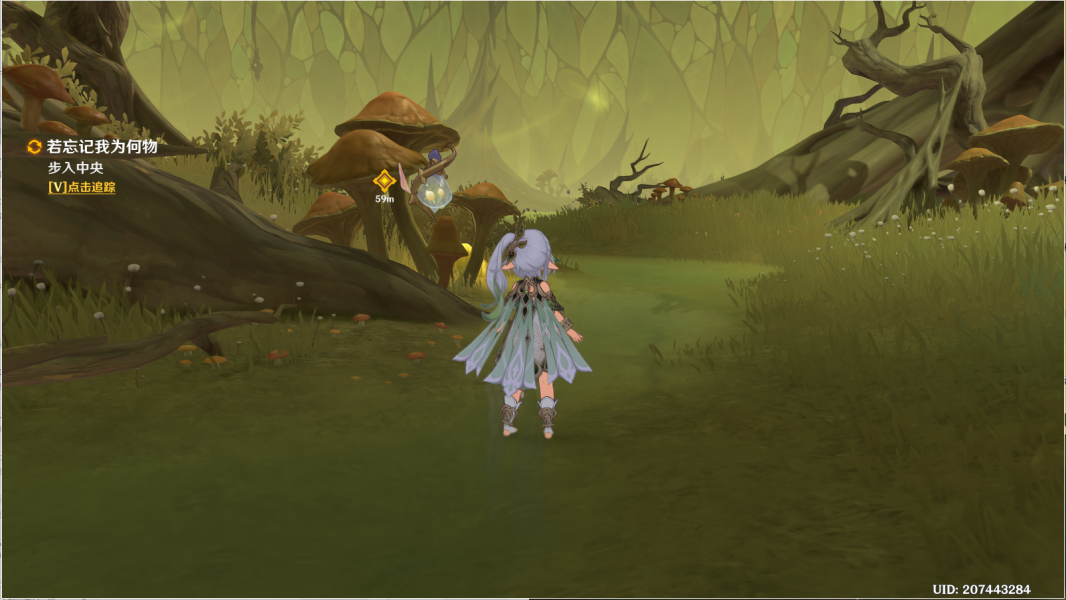Click the orange quest icon beside the title
The width and height of the screenshot is (1066, 600).
(35, 147)
